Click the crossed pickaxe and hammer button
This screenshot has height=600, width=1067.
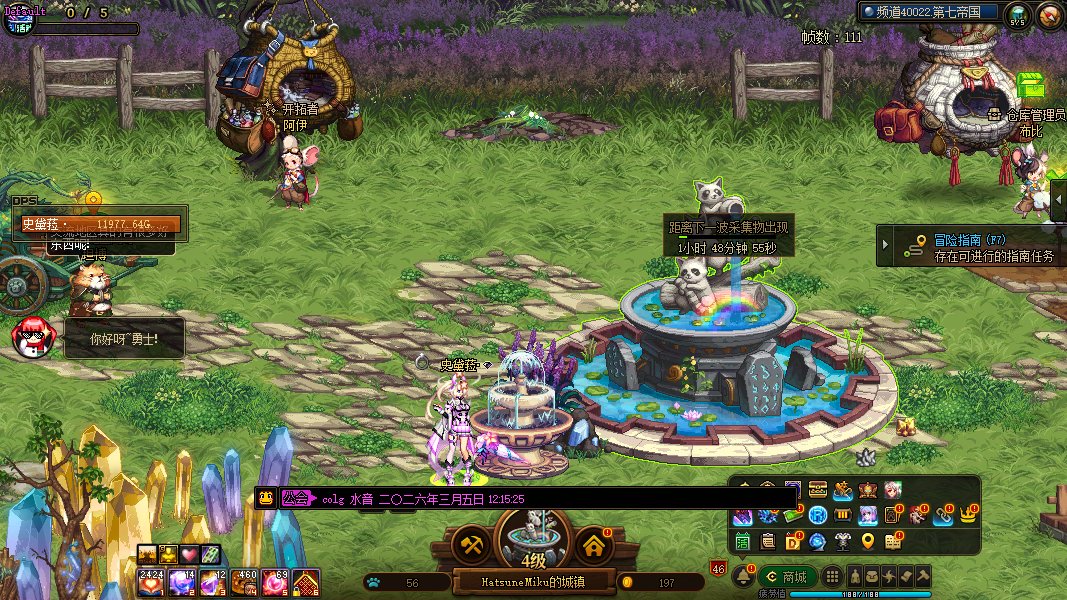coord(470,545)
